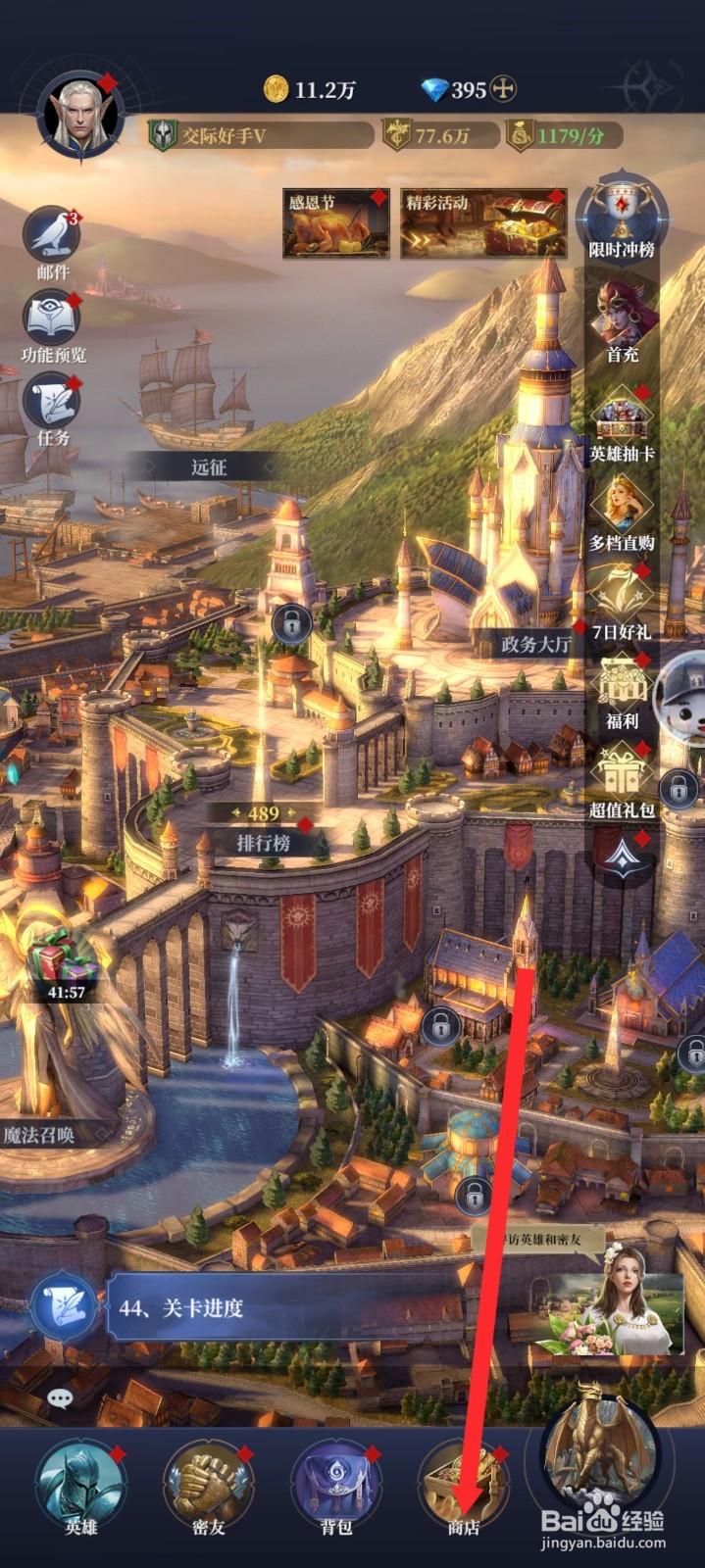Viewport: 705px width, 1568px height.
Task: Select the 关卡进度 stage progress tracker
Action: [x=284, y=1307]
